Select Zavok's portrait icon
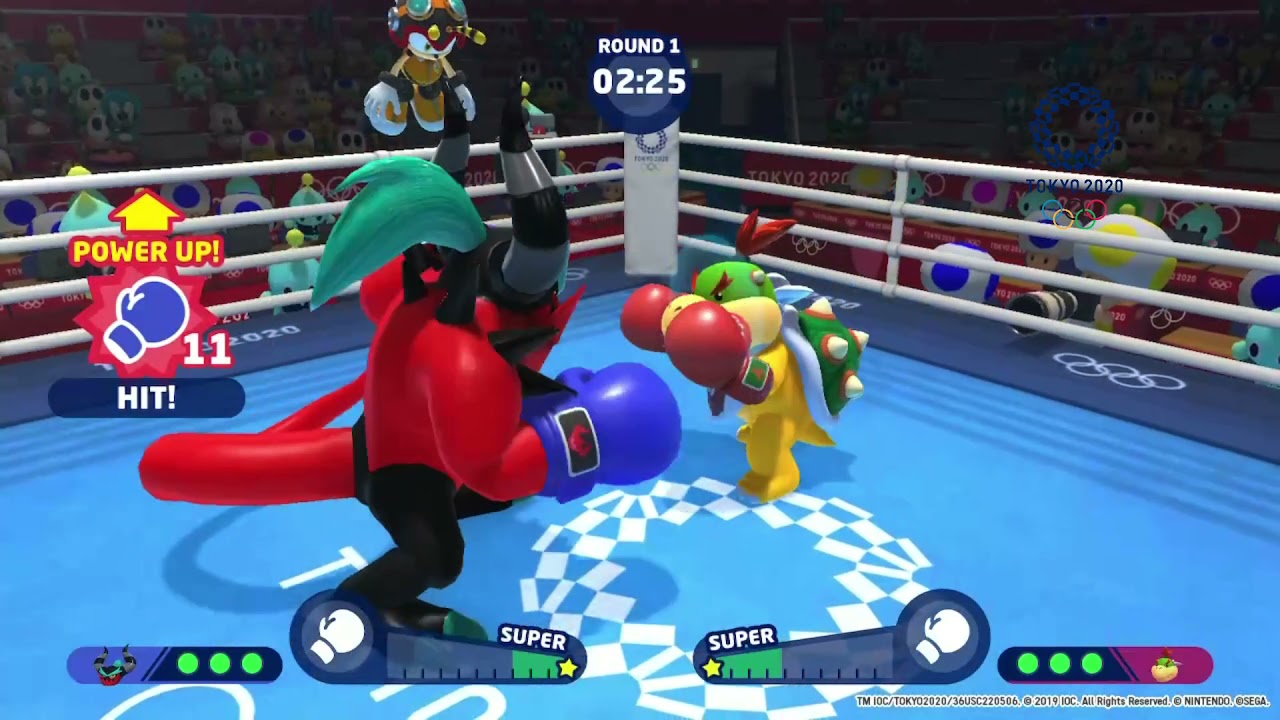This screenshot has height=720, width=1280. (112, 664)
